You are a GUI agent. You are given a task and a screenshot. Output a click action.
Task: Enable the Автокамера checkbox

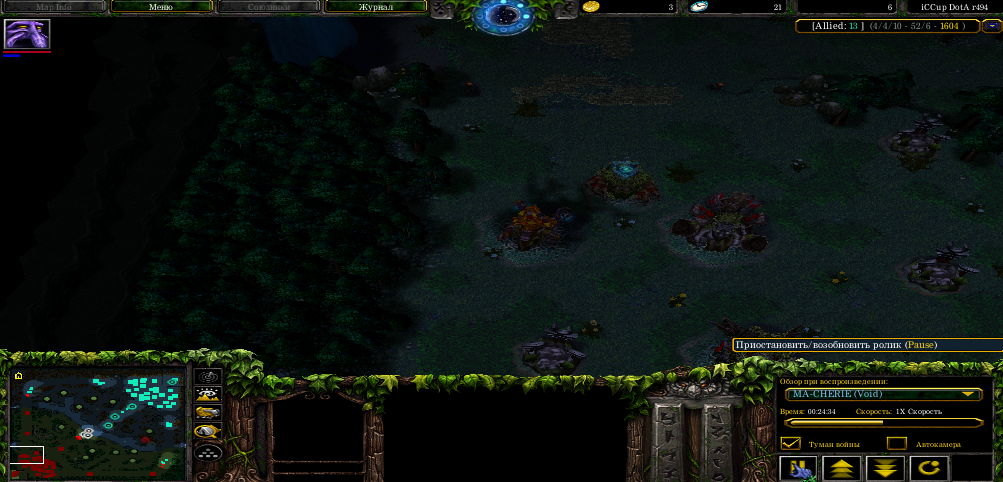click(897, 443)
